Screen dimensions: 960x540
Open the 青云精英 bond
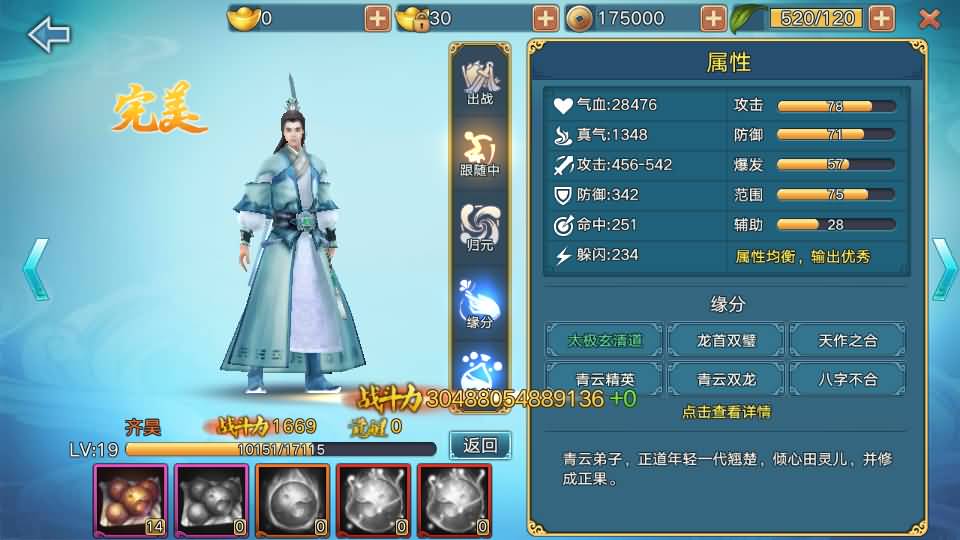click(x=604, y=380)
